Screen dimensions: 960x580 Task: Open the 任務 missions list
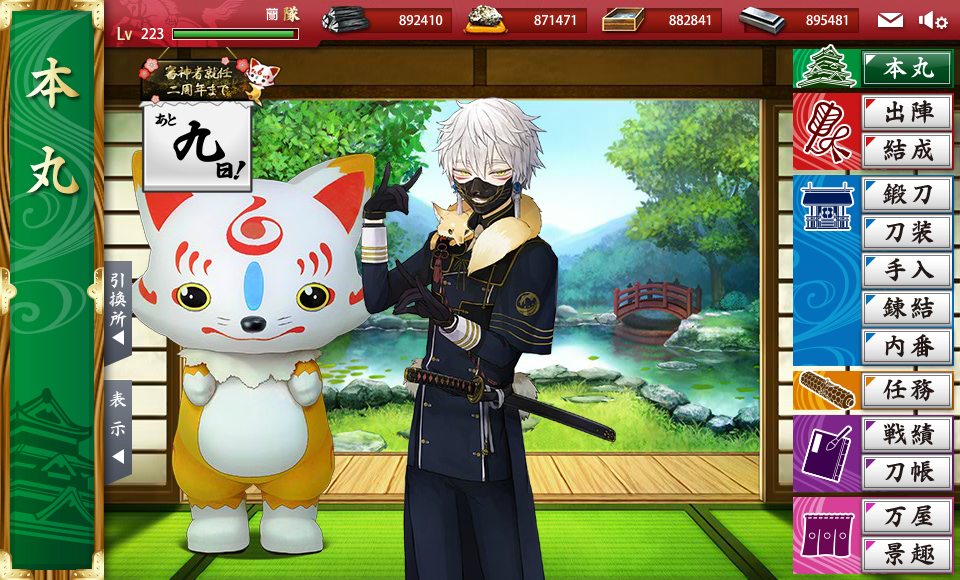pyautogui.click(x=907, y=390)
